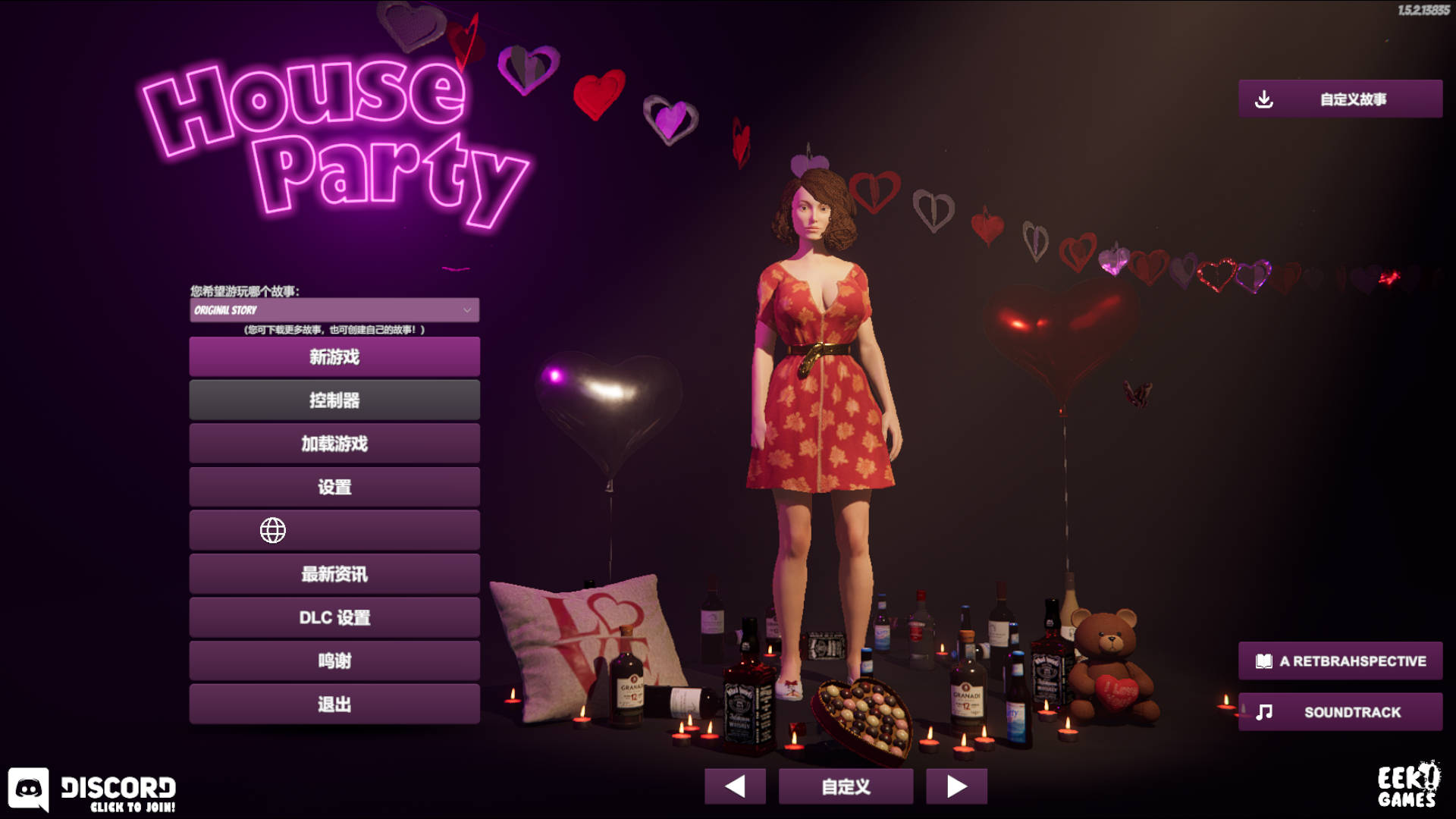Open the 设置 settings menu
The width and height of the screenshot is (1456, 819).
(x=334, y=487)
